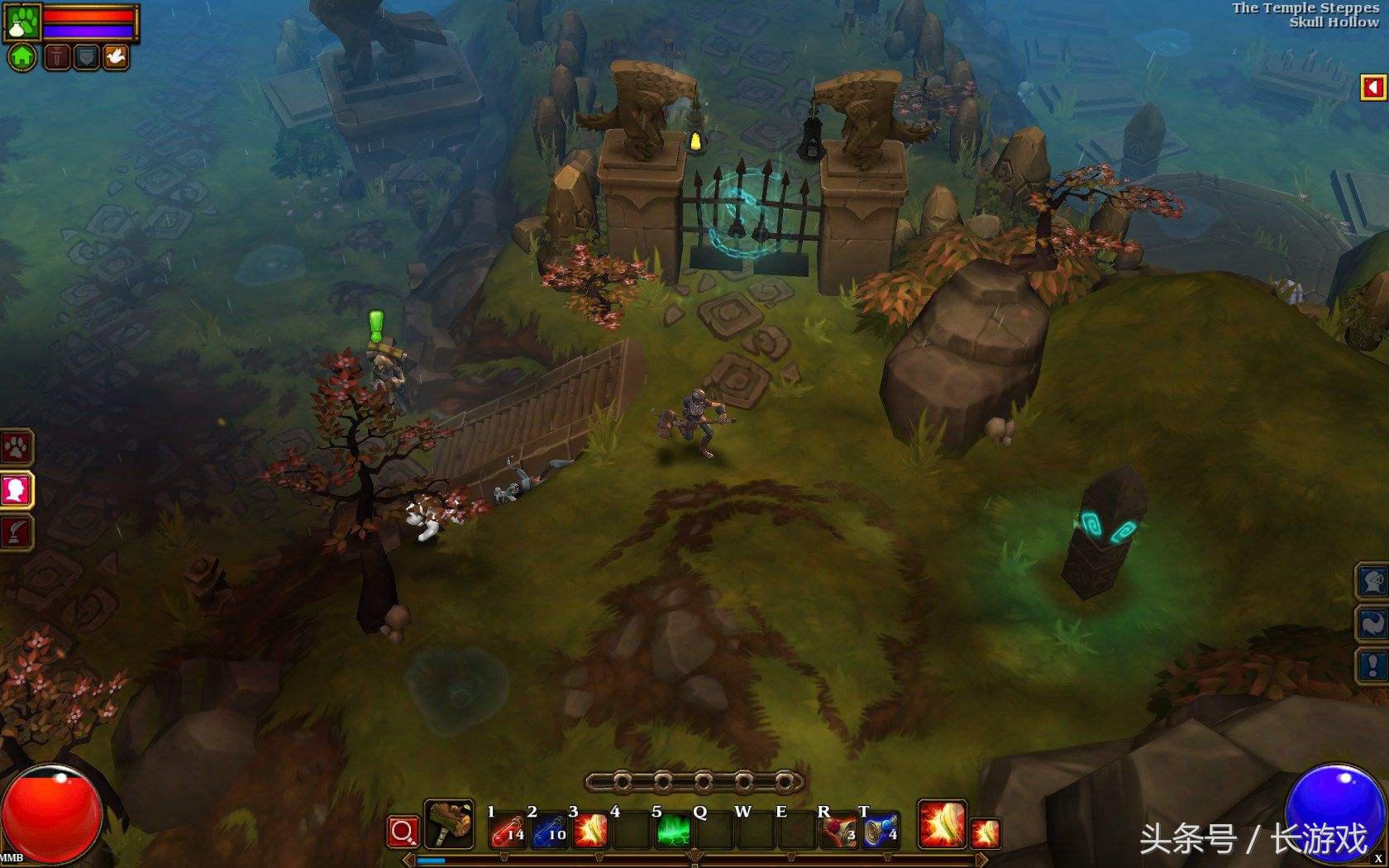This screenshot has width=1389, height=868.
Task: Open the pet paw menu on left edge
Action: pos(16,447)
